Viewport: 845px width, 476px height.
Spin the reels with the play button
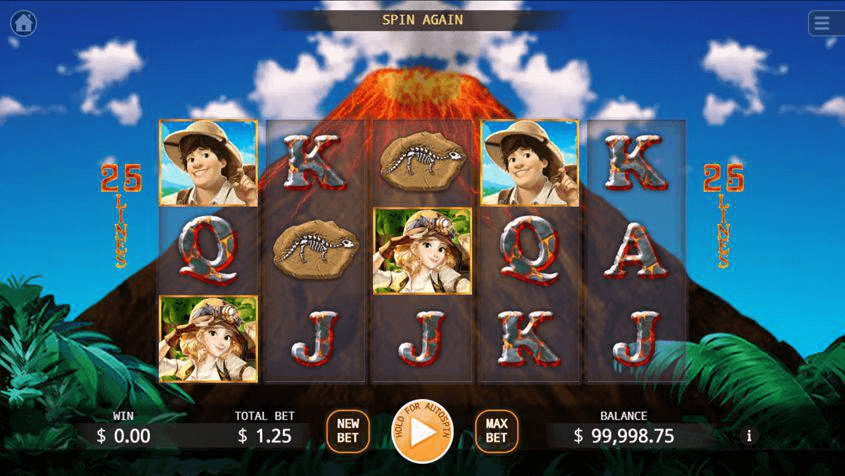[x=422, y=432]
